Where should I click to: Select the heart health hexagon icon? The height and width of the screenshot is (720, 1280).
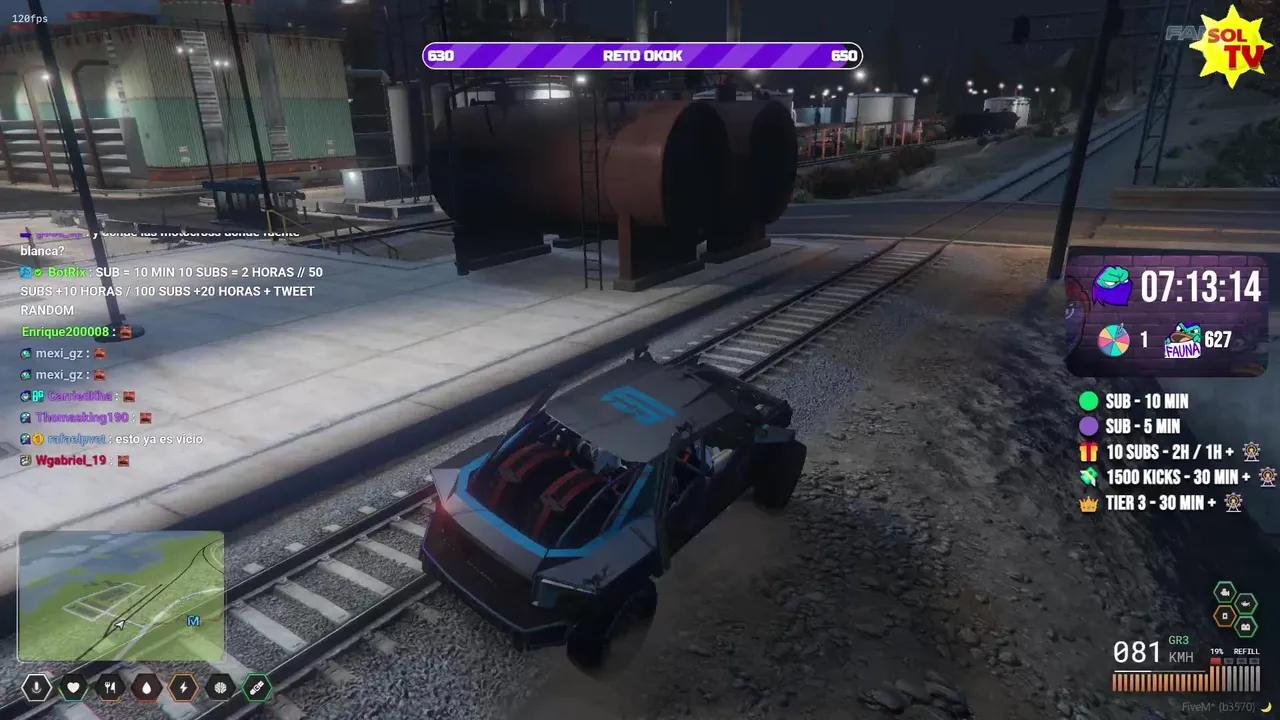[74, 688]
